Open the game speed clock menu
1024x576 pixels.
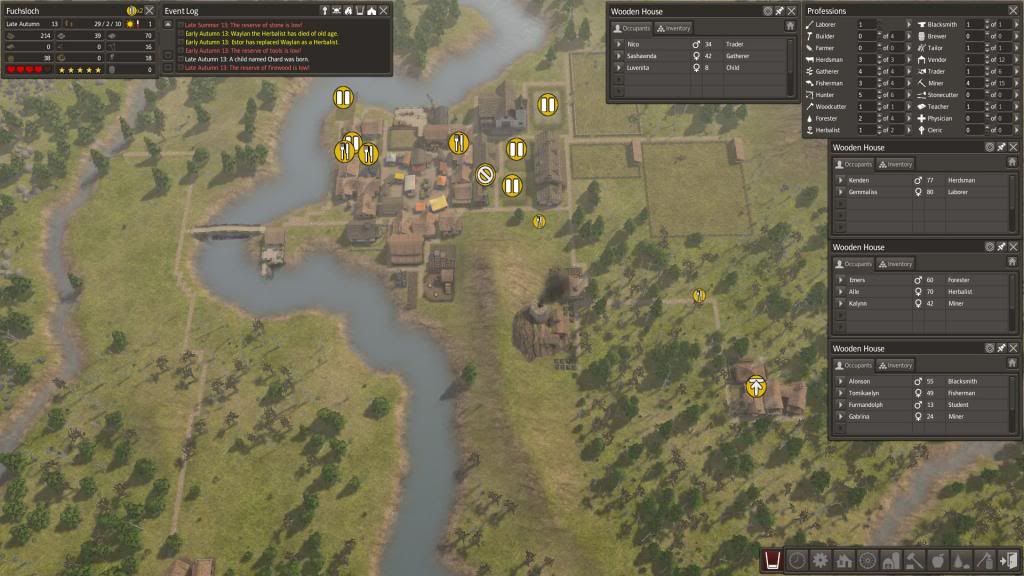pos(796,561)
